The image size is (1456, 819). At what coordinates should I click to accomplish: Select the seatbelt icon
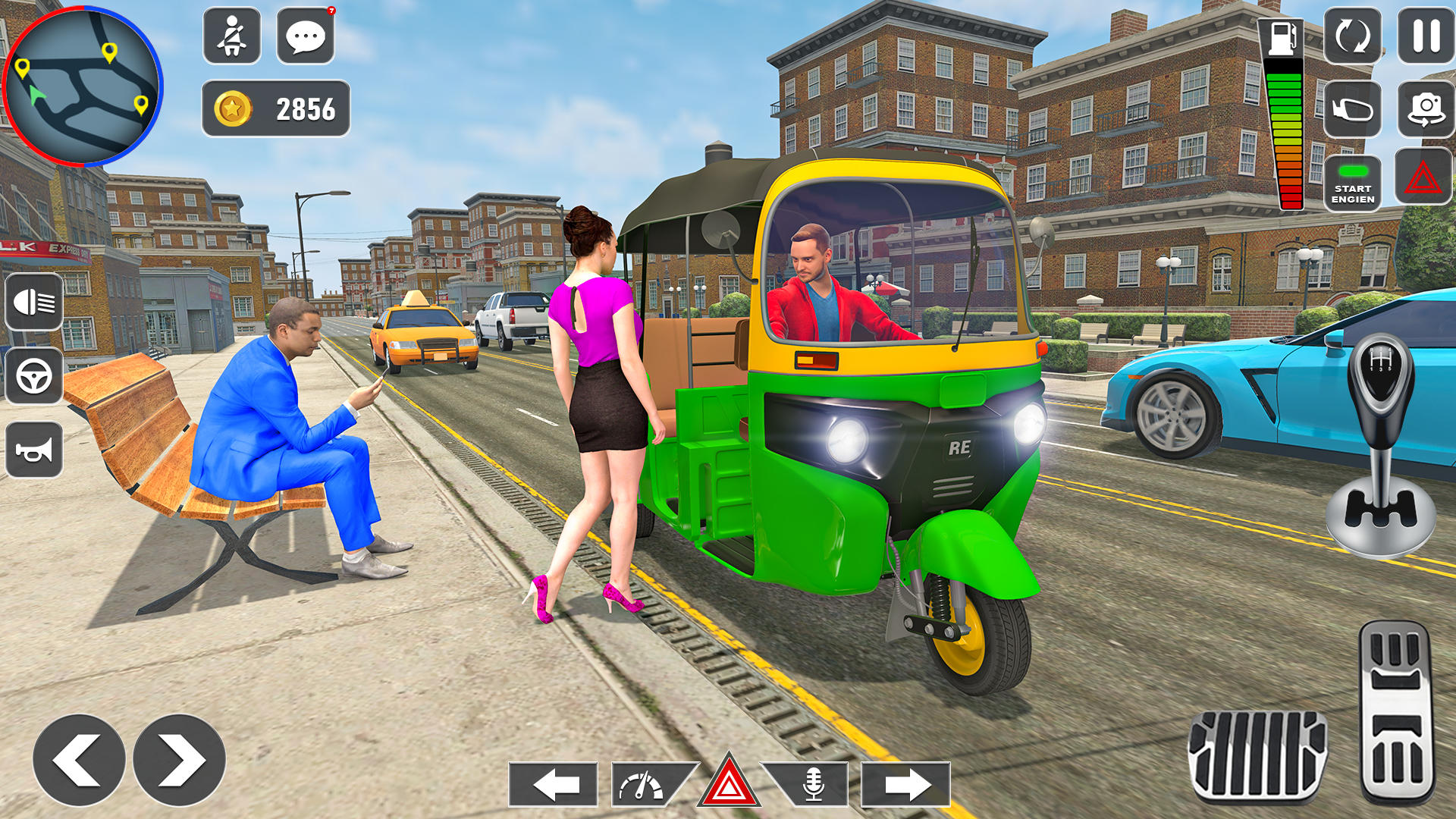(x=232, y=36)
